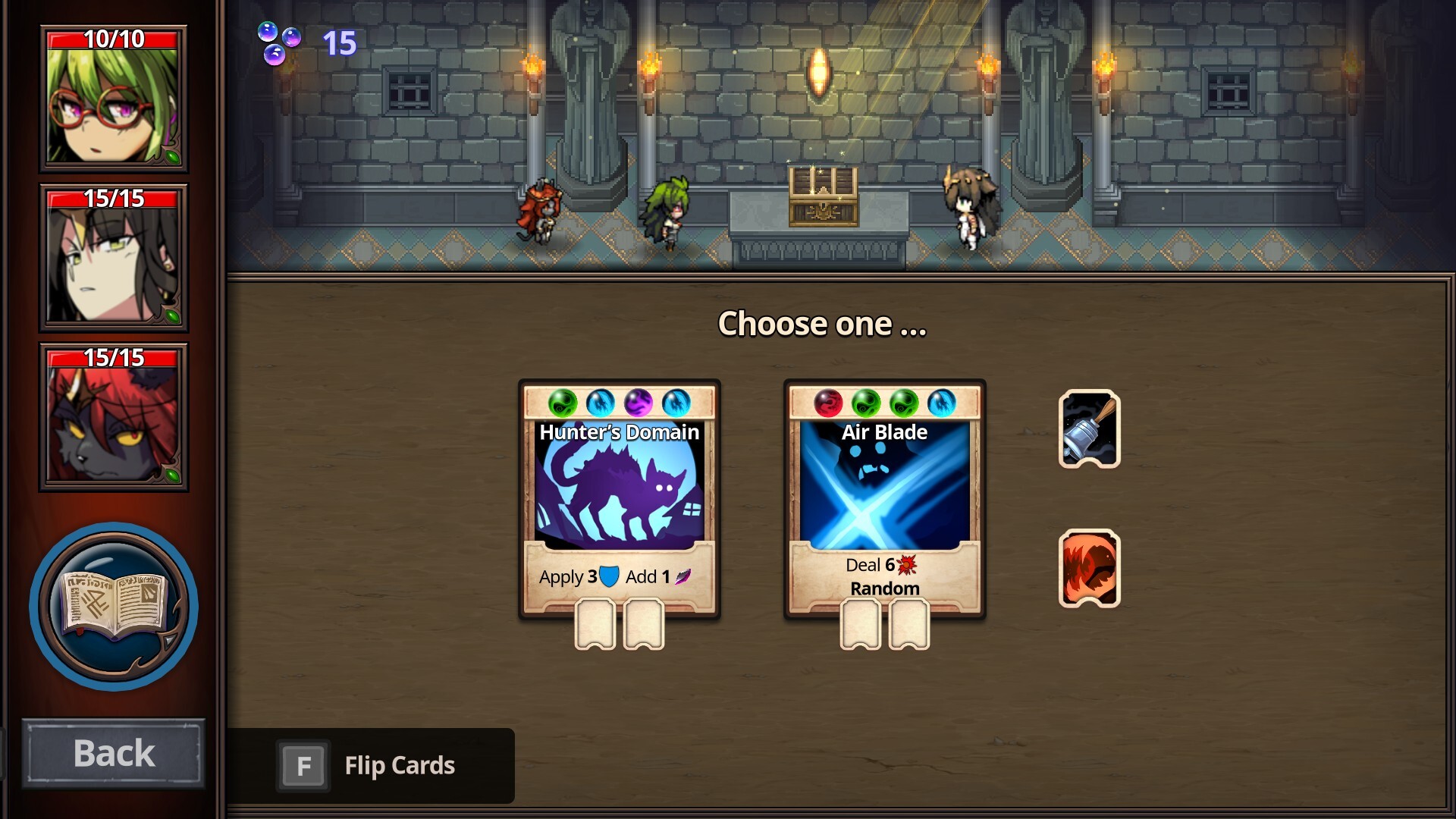
Task: Select the black-haired character portrait
Action: click(x=114, y=259)
